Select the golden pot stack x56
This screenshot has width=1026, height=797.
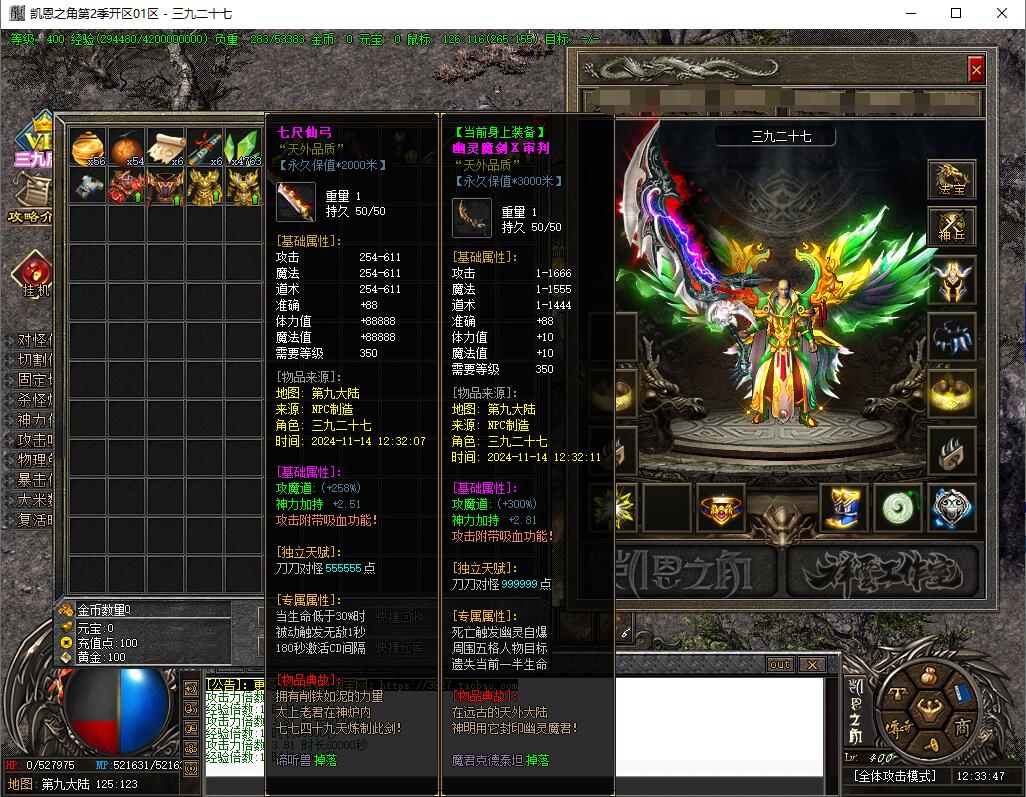click(x=88, y=147)
